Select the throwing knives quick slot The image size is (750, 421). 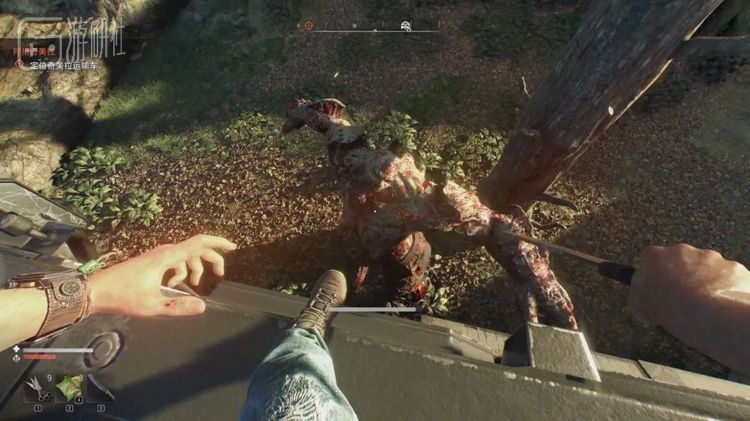(x=37, y=387)
